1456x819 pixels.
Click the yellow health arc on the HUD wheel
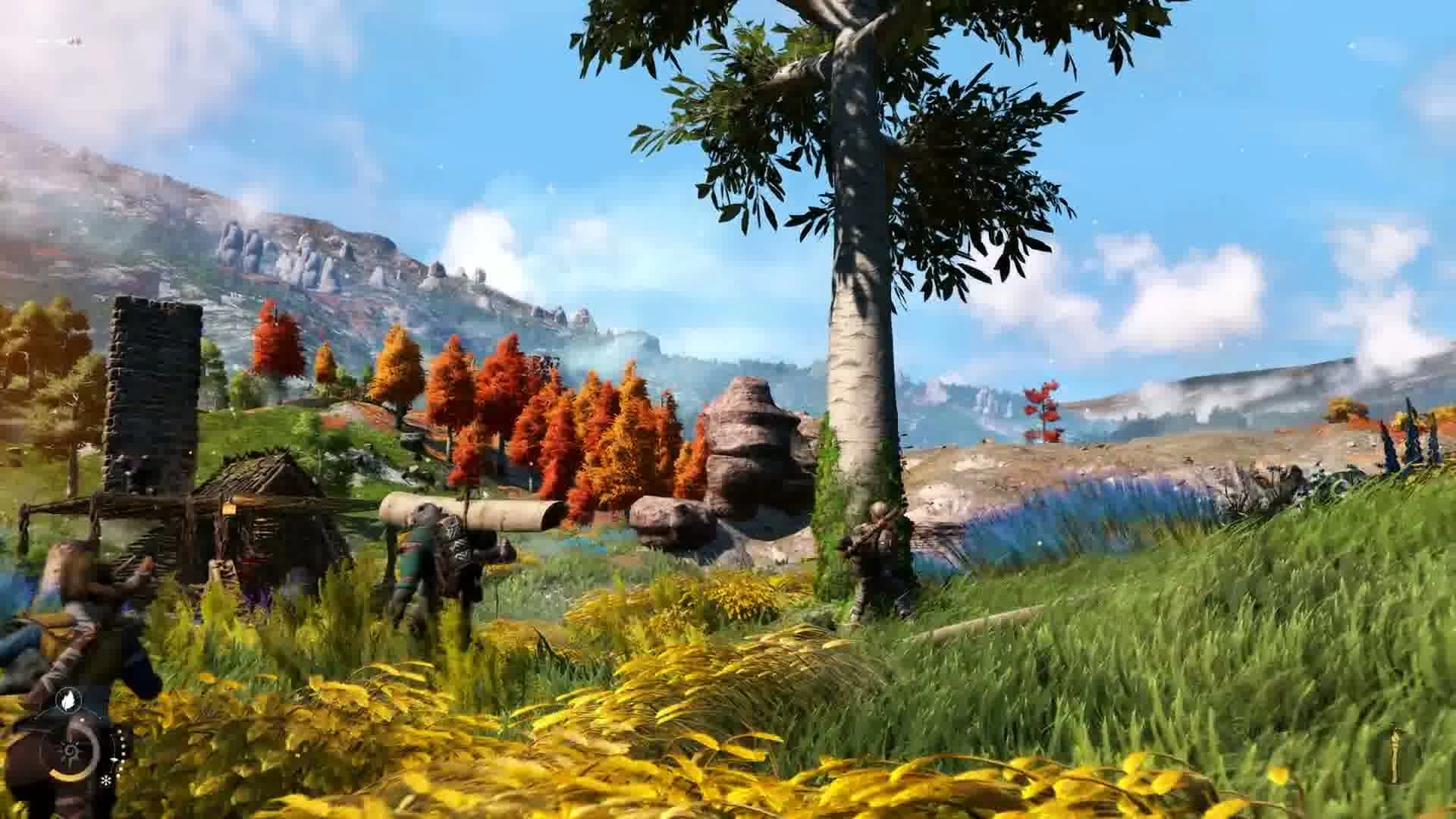click(69, 774)
